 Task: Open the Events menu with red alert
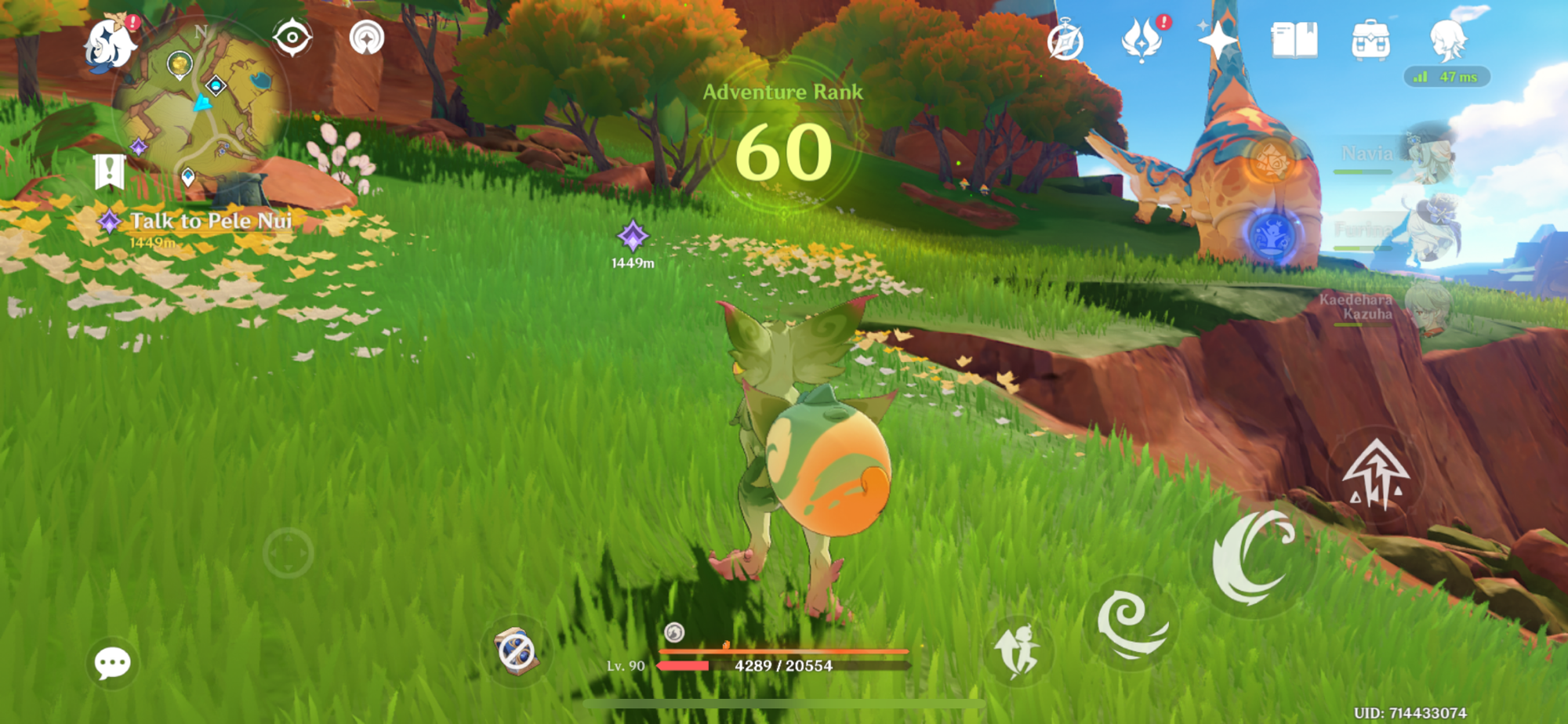point(1141,39)
